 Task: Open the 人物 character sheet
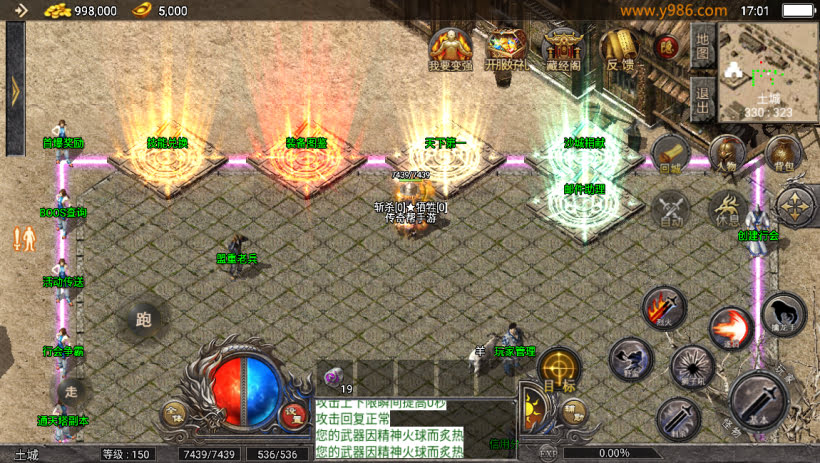[727, 154]
